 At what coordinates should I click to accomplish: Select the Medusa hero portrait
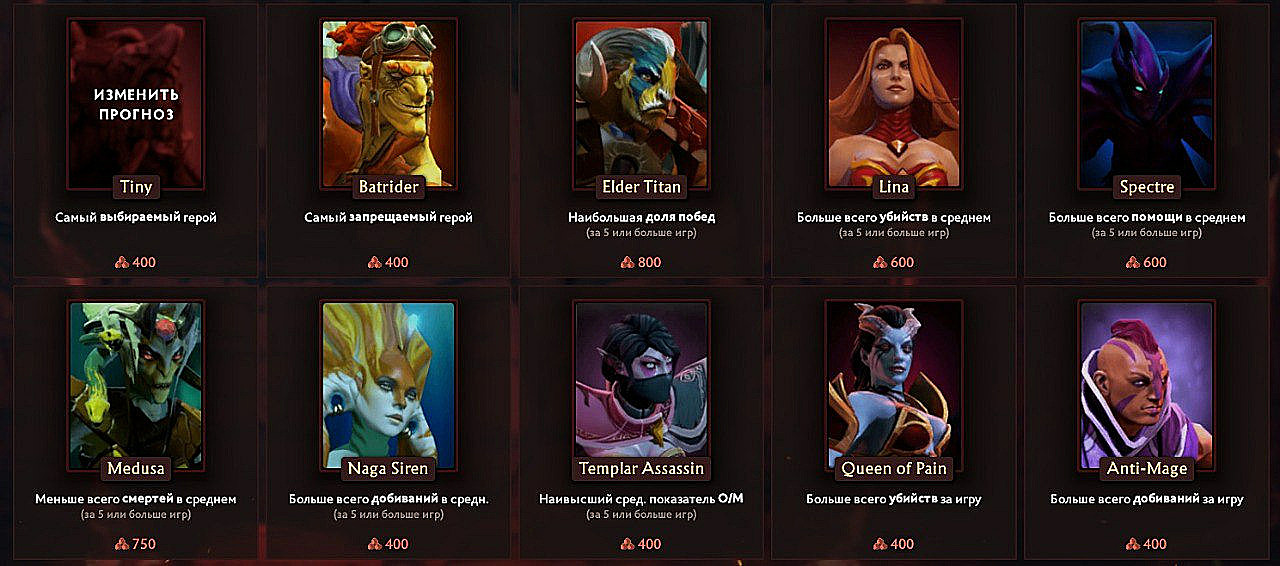tap(135, 384)
